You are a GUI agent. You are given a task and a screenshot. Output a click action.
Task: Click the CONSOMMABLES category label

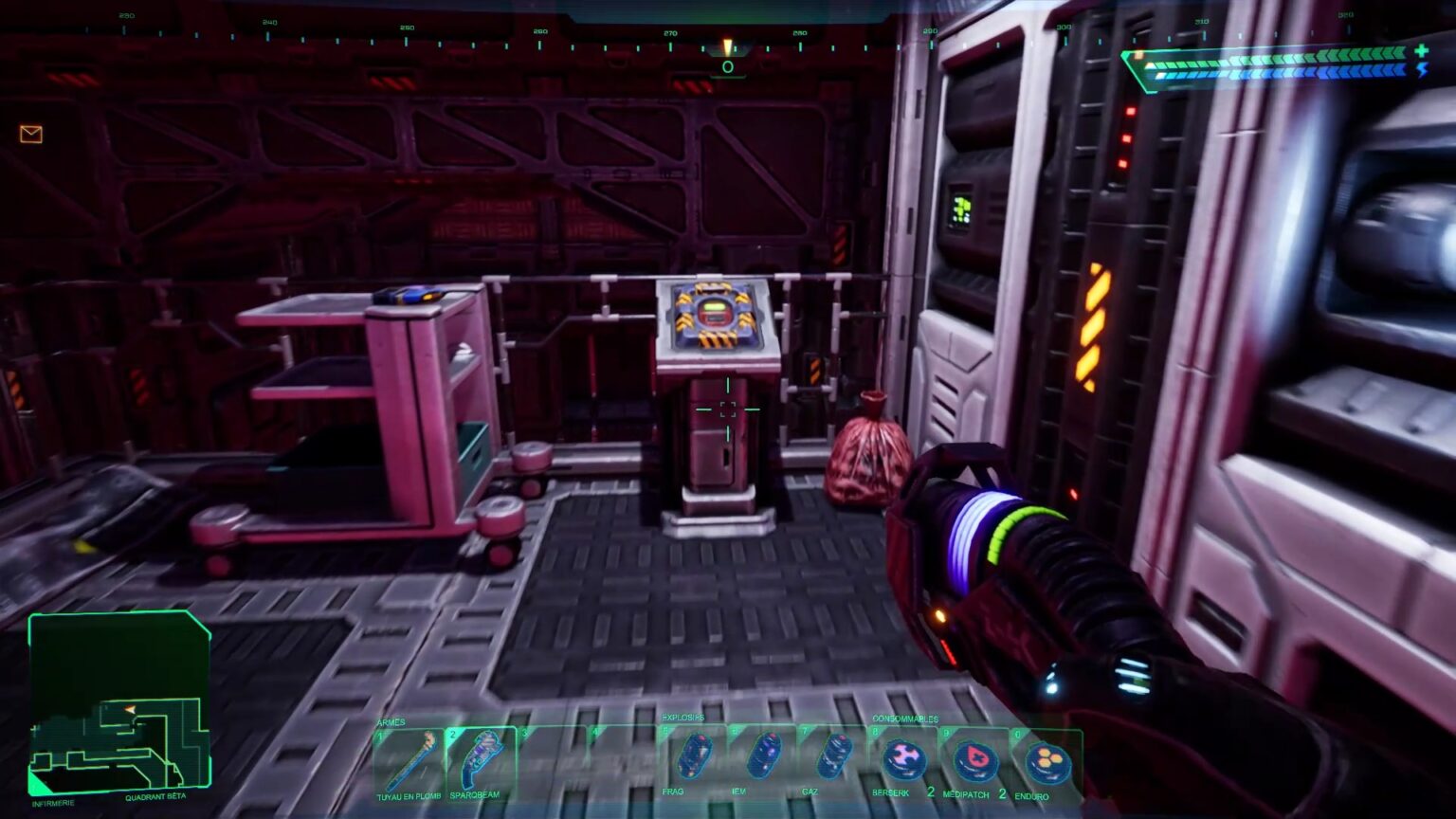(906, 718)
